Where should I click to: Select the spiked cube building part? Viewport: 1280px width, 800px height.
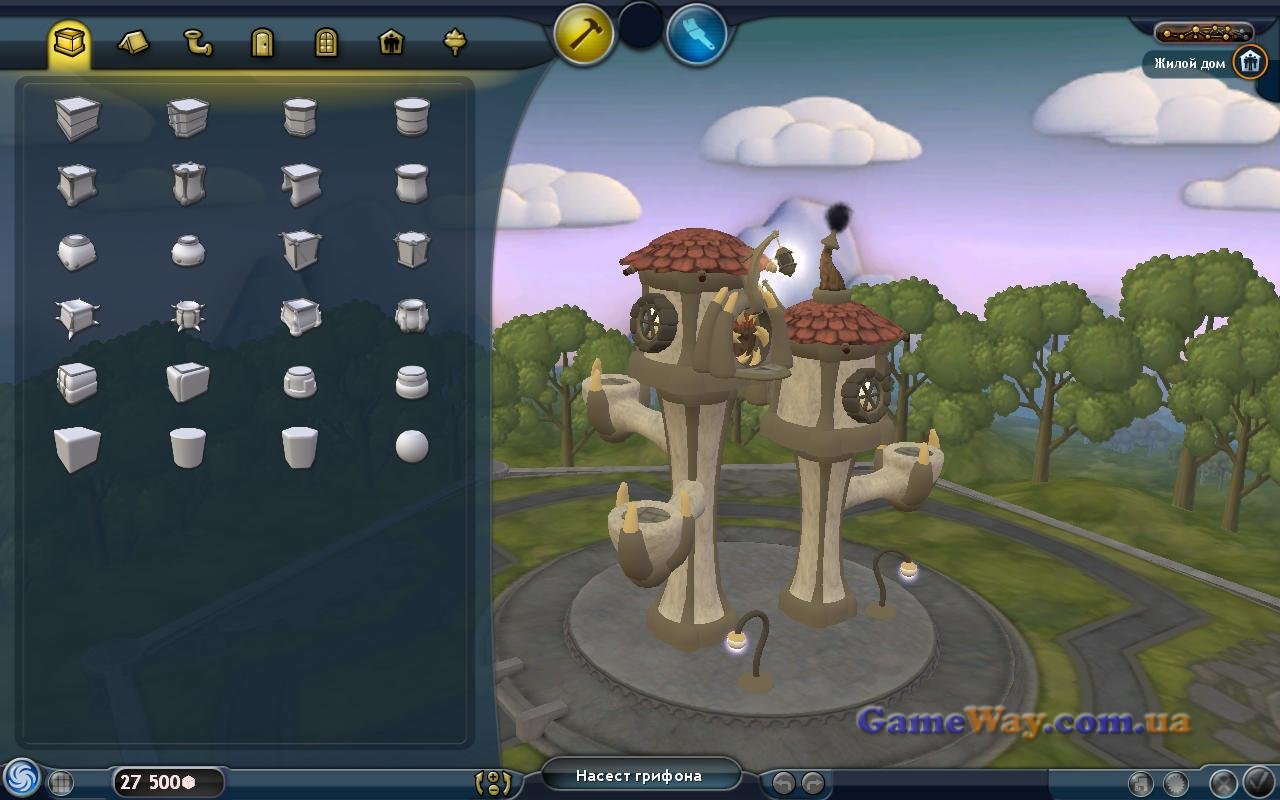77,318
